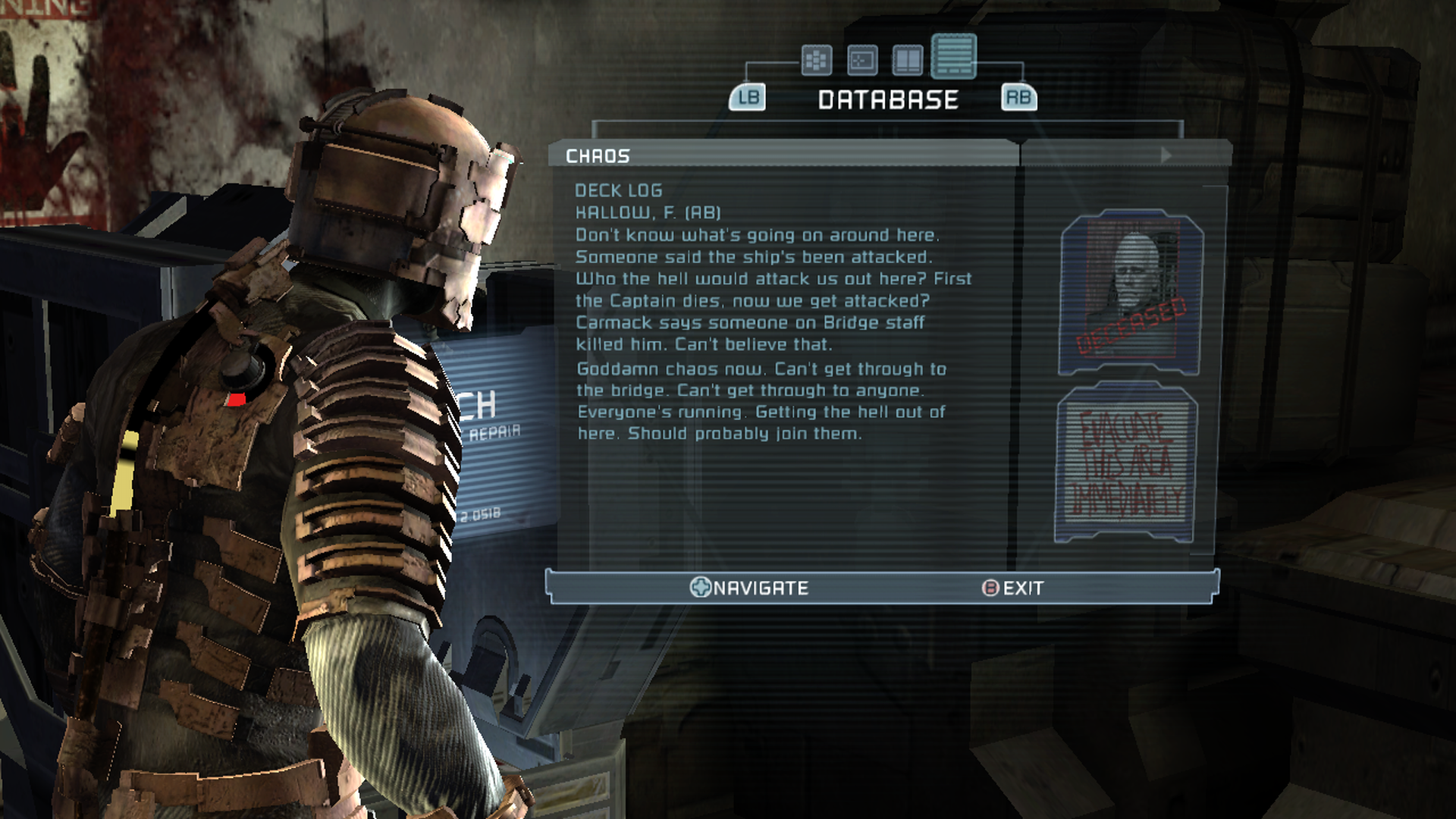Switch to the grid-icon inventory tab
Screen dimensions: 1456x819
(x=816, y=60)
